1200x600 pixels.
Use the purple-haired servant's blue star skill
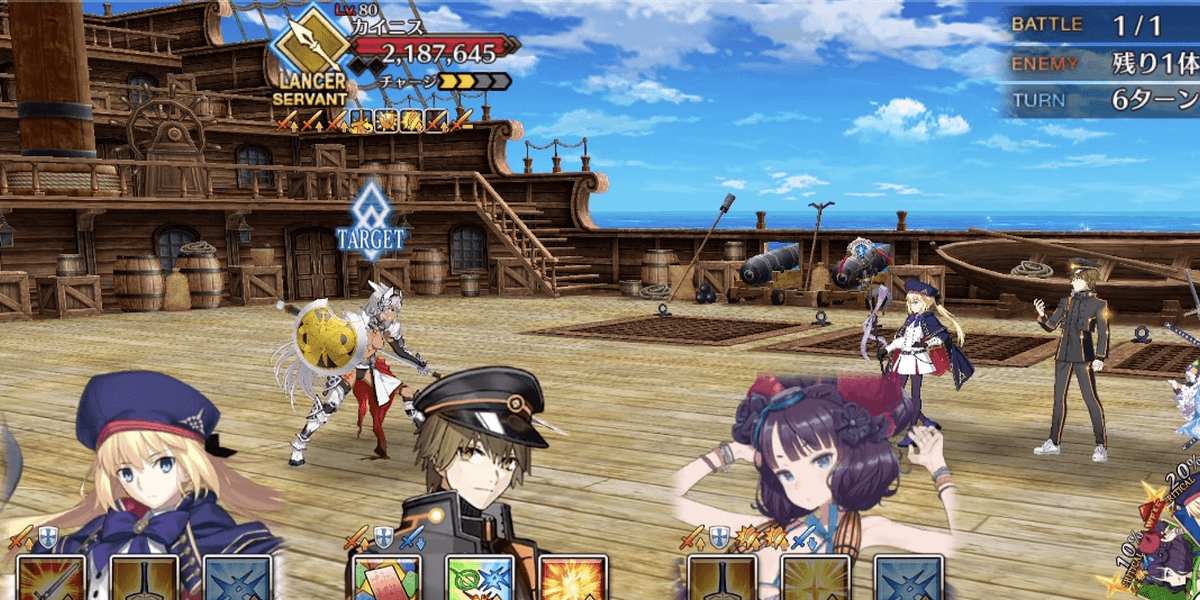point(908,579)
